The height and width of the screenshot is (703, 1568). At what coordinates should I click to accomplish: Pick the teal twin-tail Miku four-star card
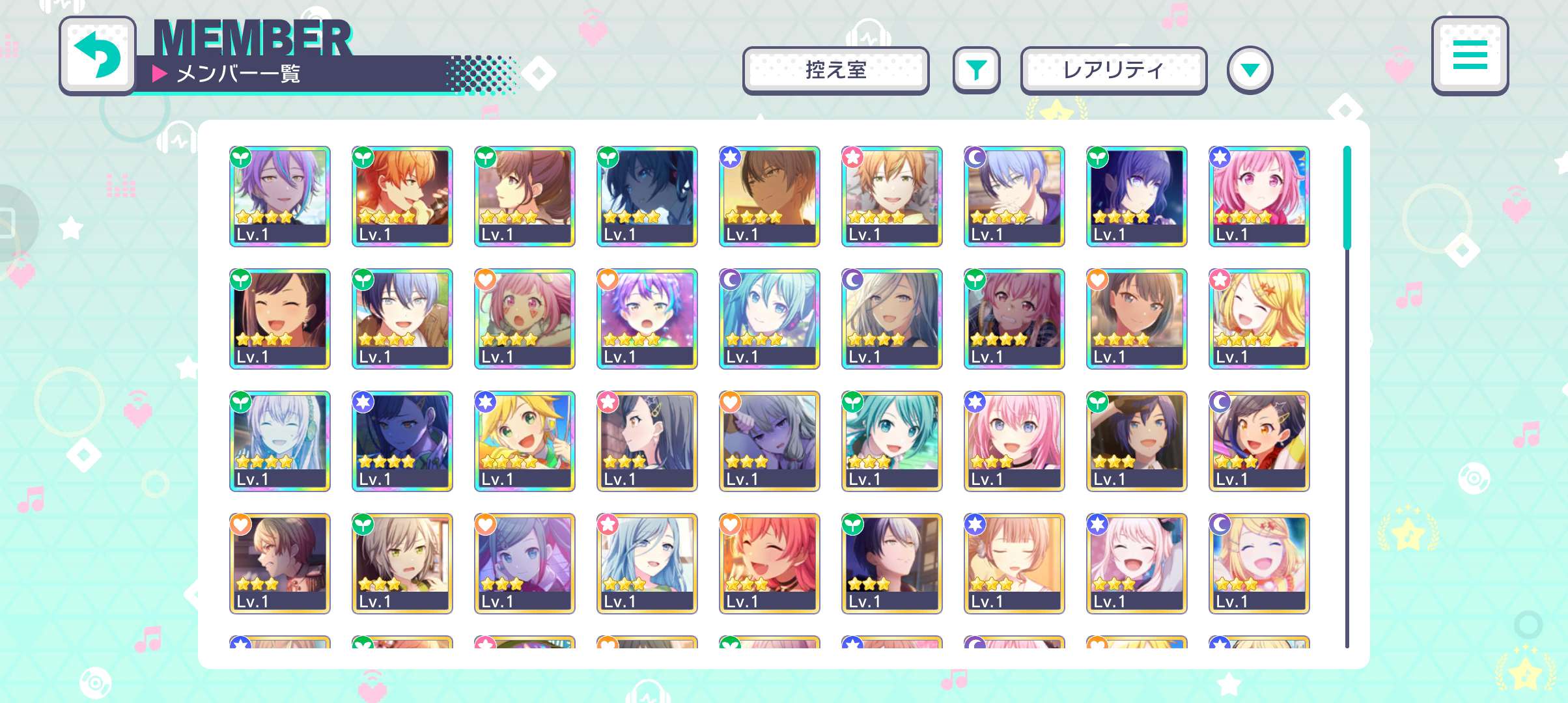[769, 318]
